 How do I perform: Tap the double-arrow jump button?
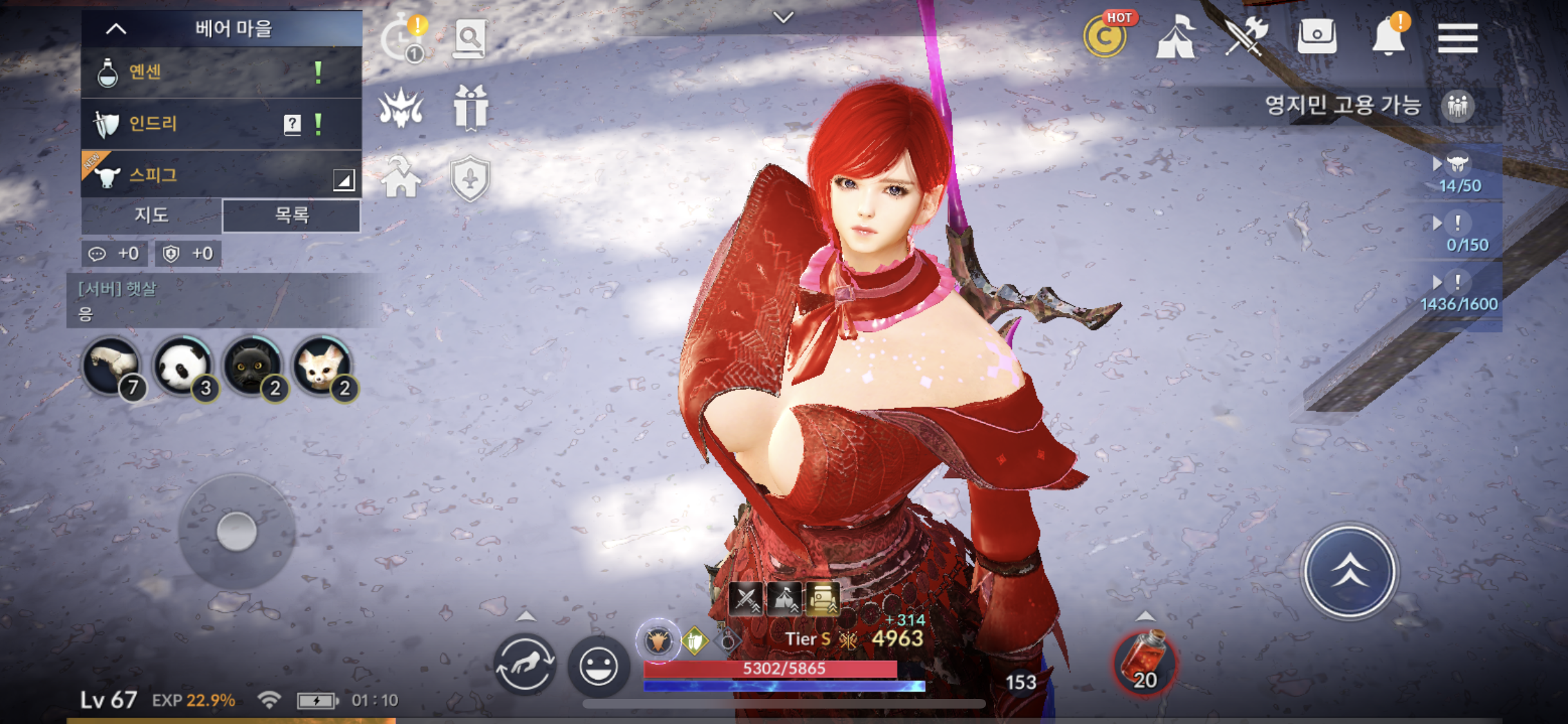pyautogui.click(x=1349, y=571)
